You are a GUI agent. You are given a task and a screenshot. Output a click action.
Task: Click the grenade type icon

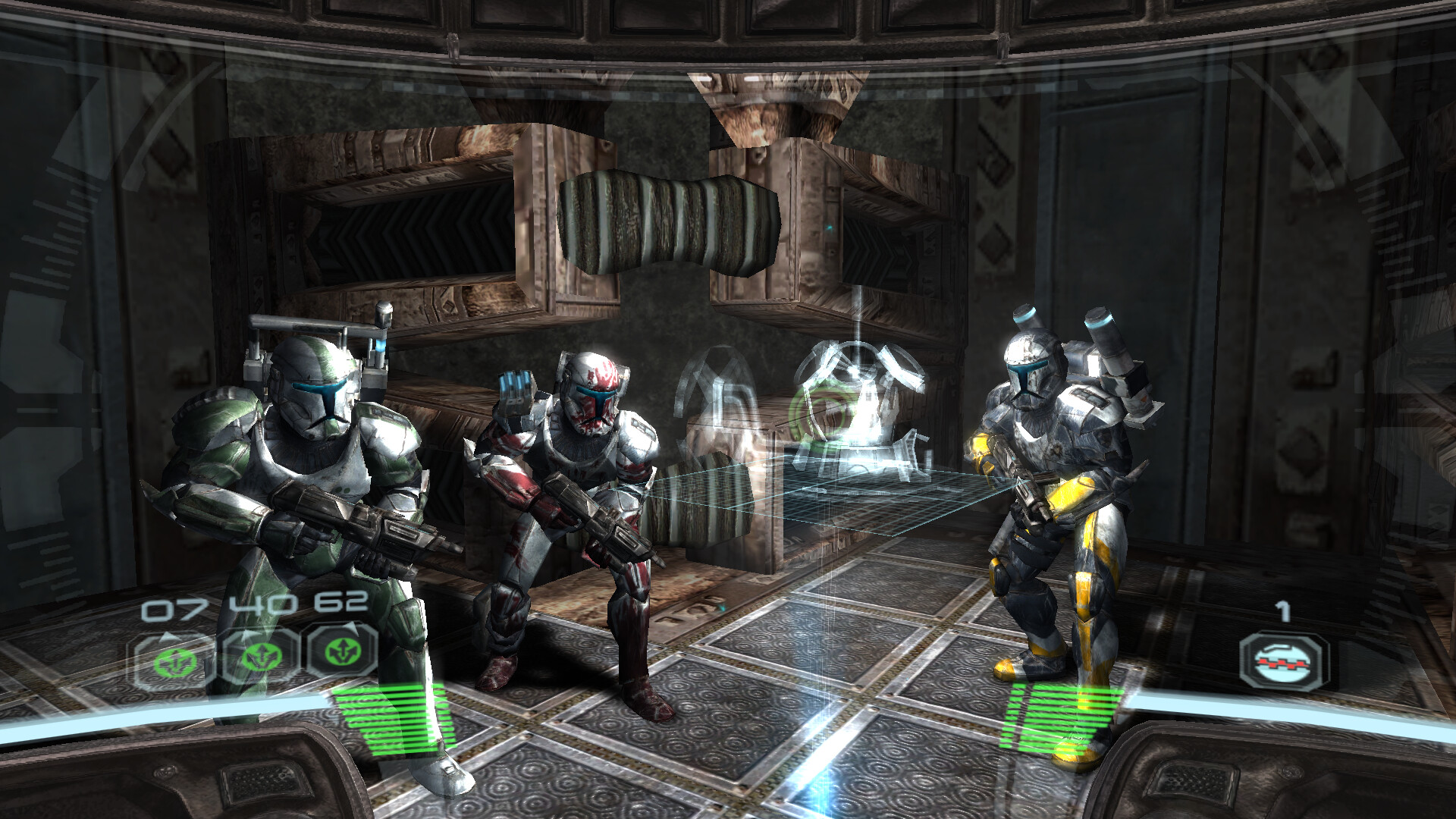pos(1285,661)
